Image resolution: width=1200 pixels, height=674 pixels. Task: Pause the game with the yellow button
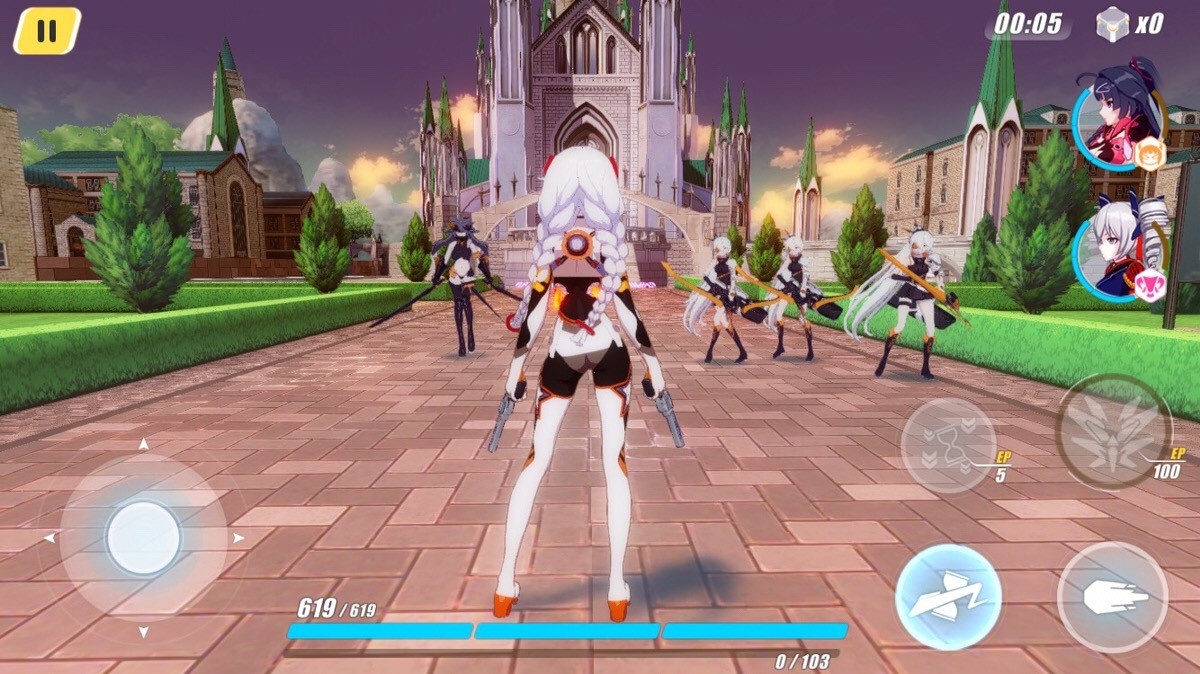(x=46, y=31)
